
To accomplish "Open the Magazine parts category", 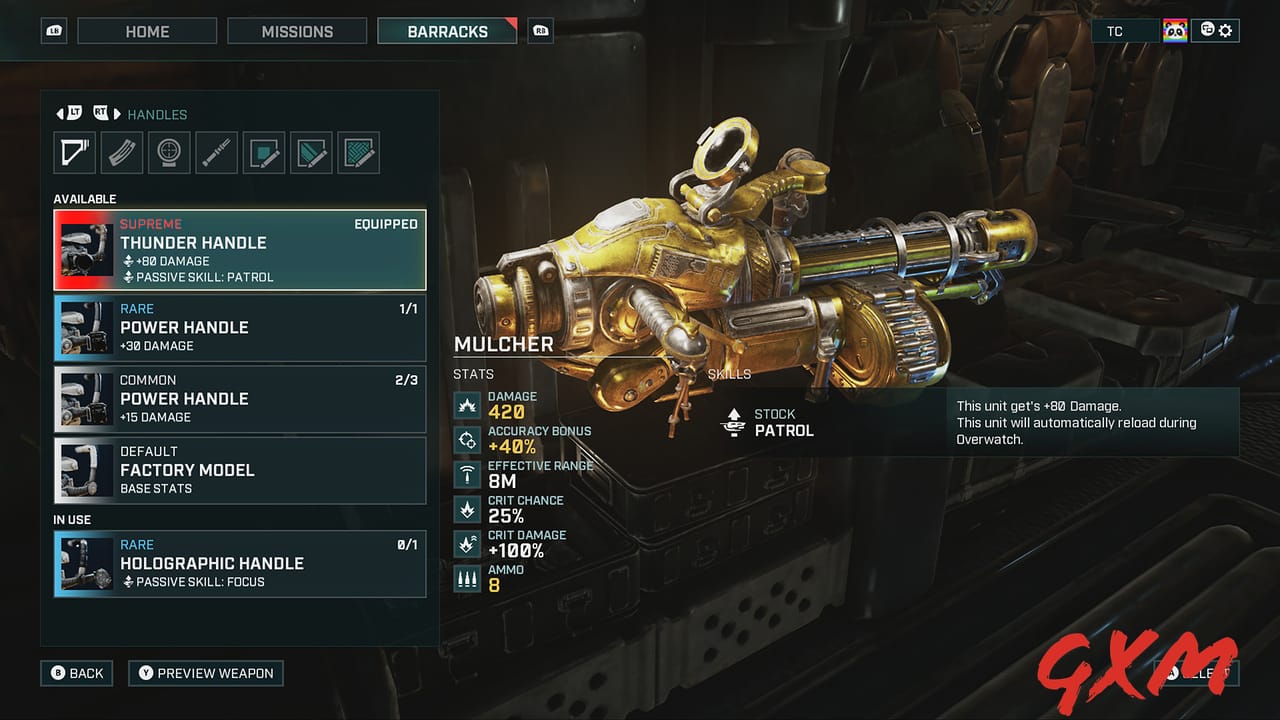I will 121,152.
